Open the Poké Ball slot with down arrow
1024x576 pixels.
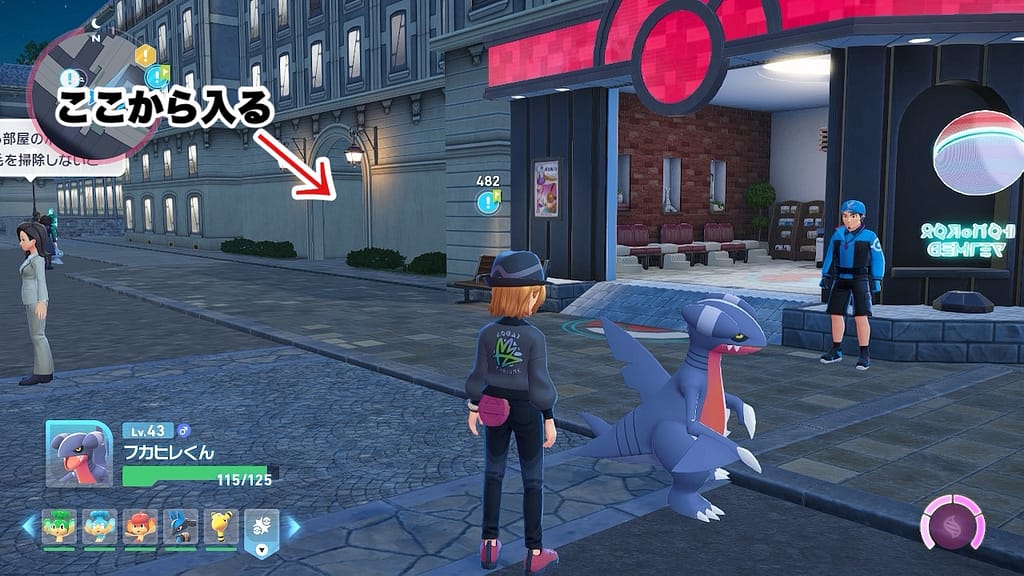point(261,533)
